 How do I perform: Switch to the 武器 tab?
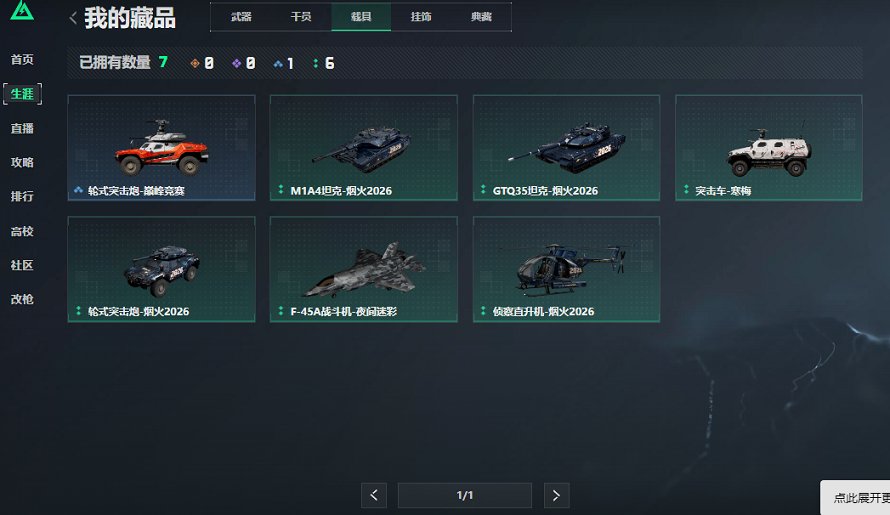coord(241,17)
